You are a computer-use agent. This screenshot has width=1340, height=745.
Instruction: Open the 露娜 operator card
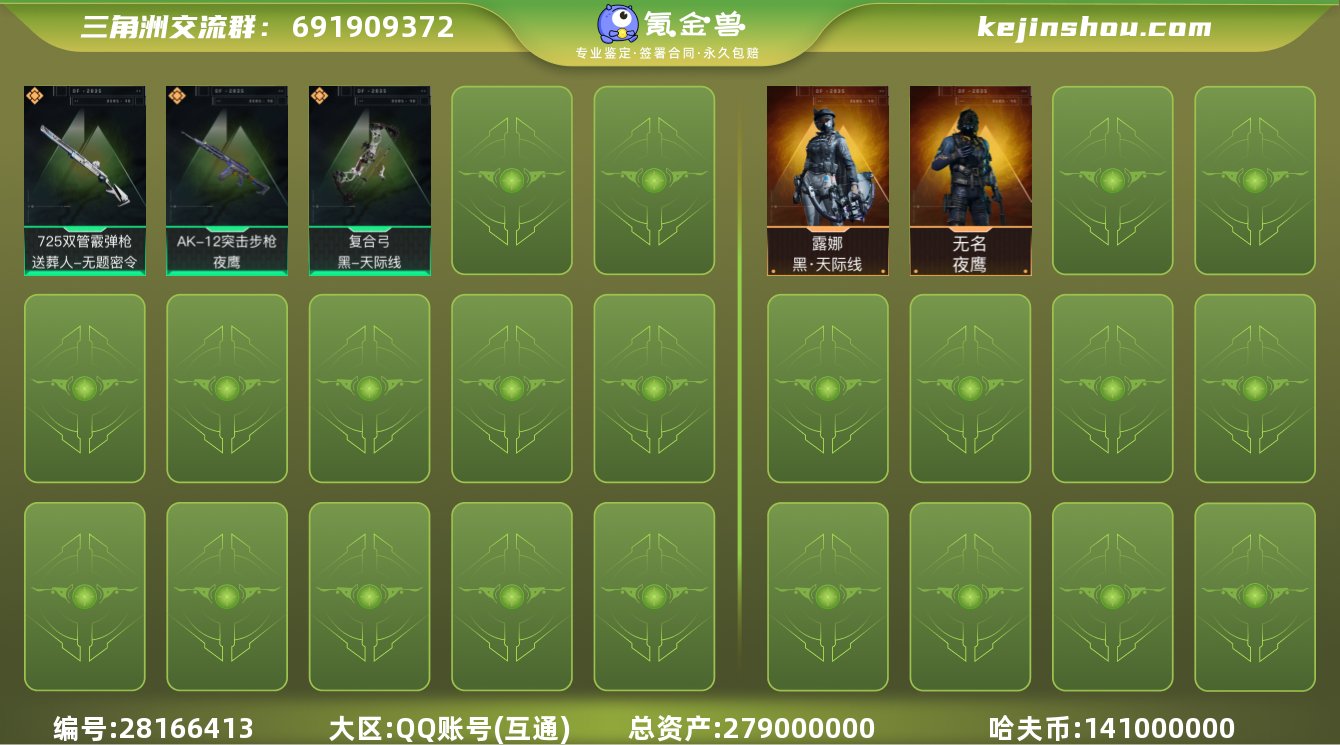pyautogui.click(x=827, y=165)
